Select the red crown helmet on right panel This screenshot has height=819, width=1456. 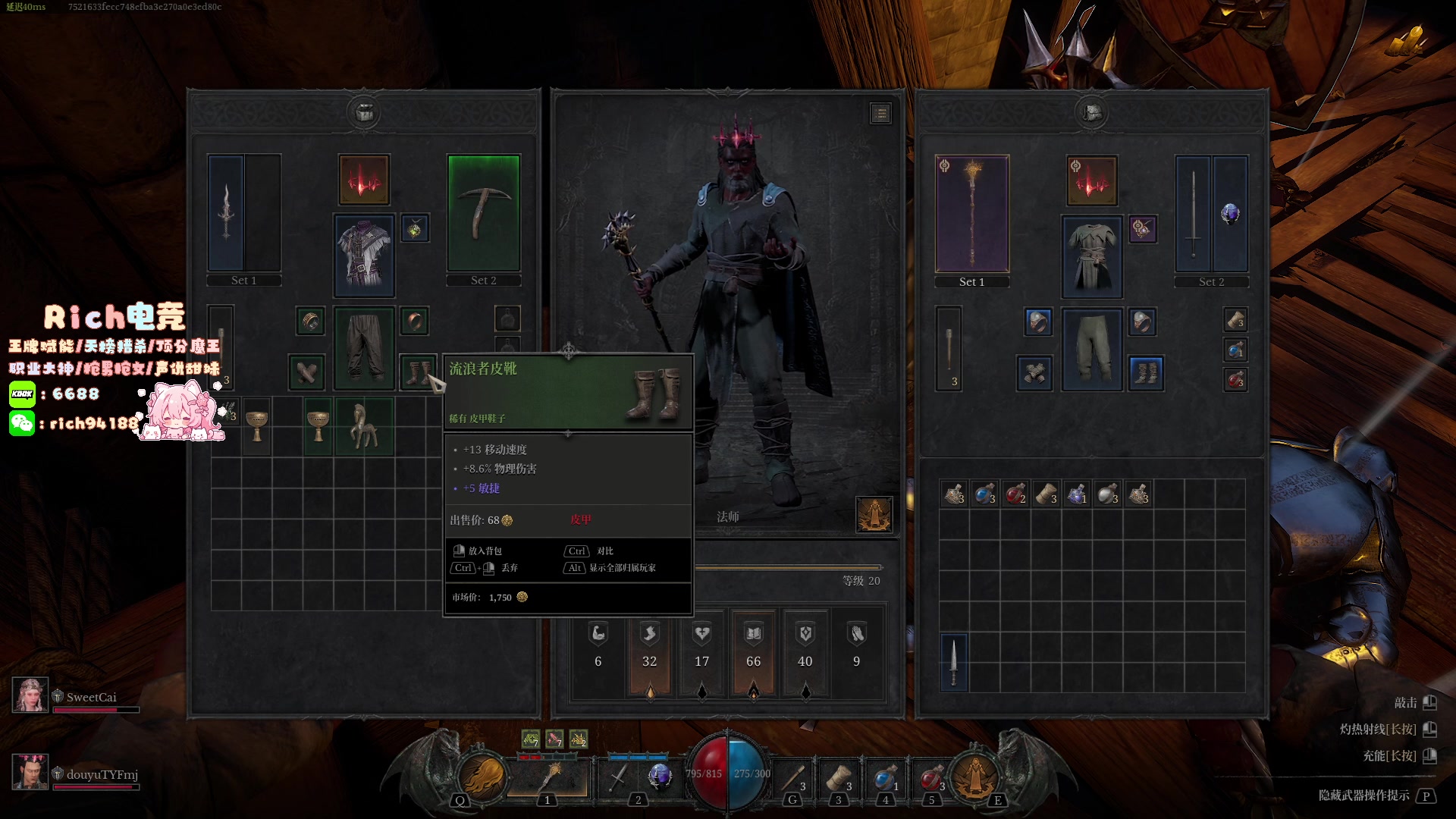pos(1091,180)
